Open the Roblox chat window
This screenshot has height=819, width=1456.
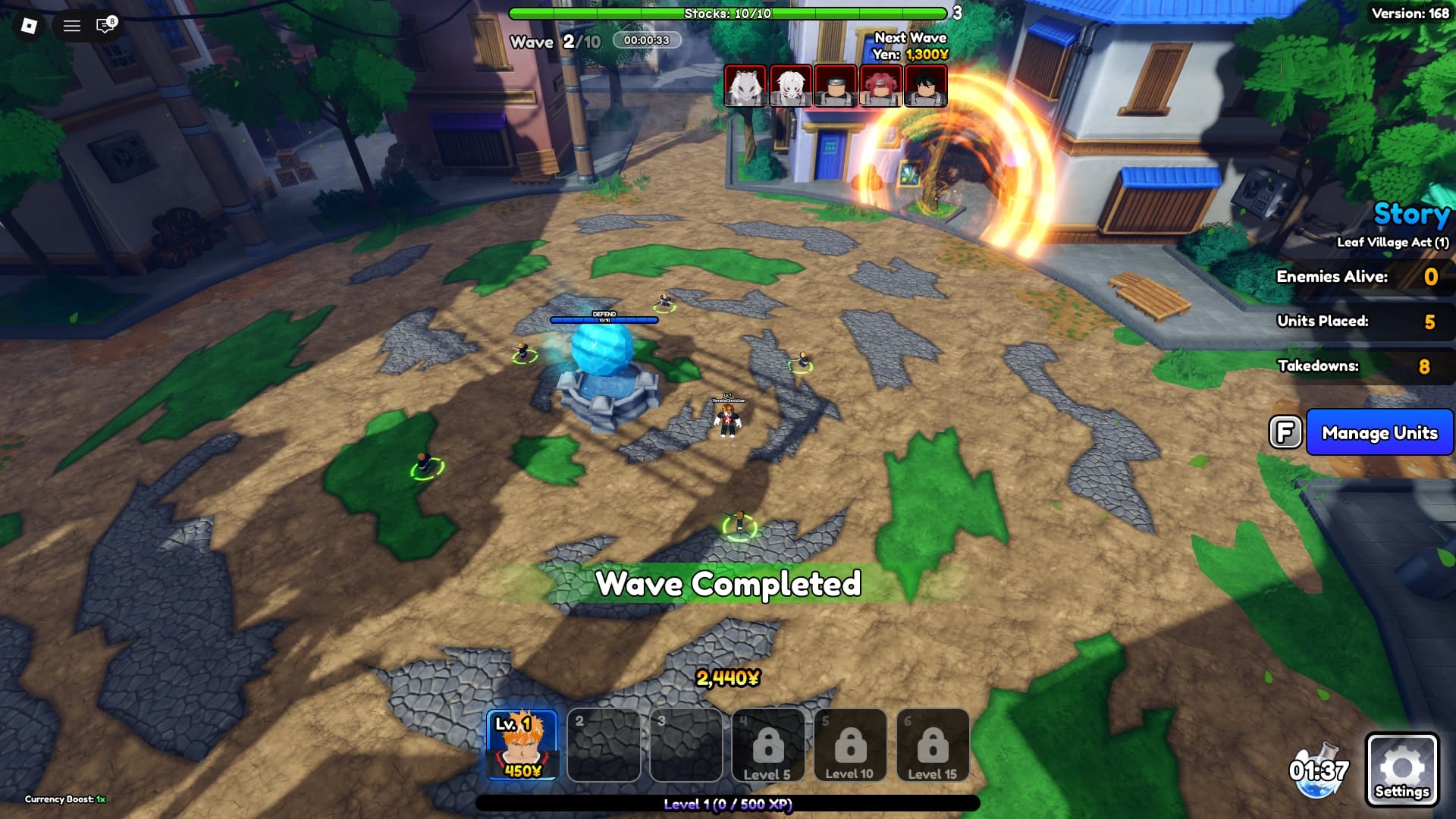tap(105, 26)
